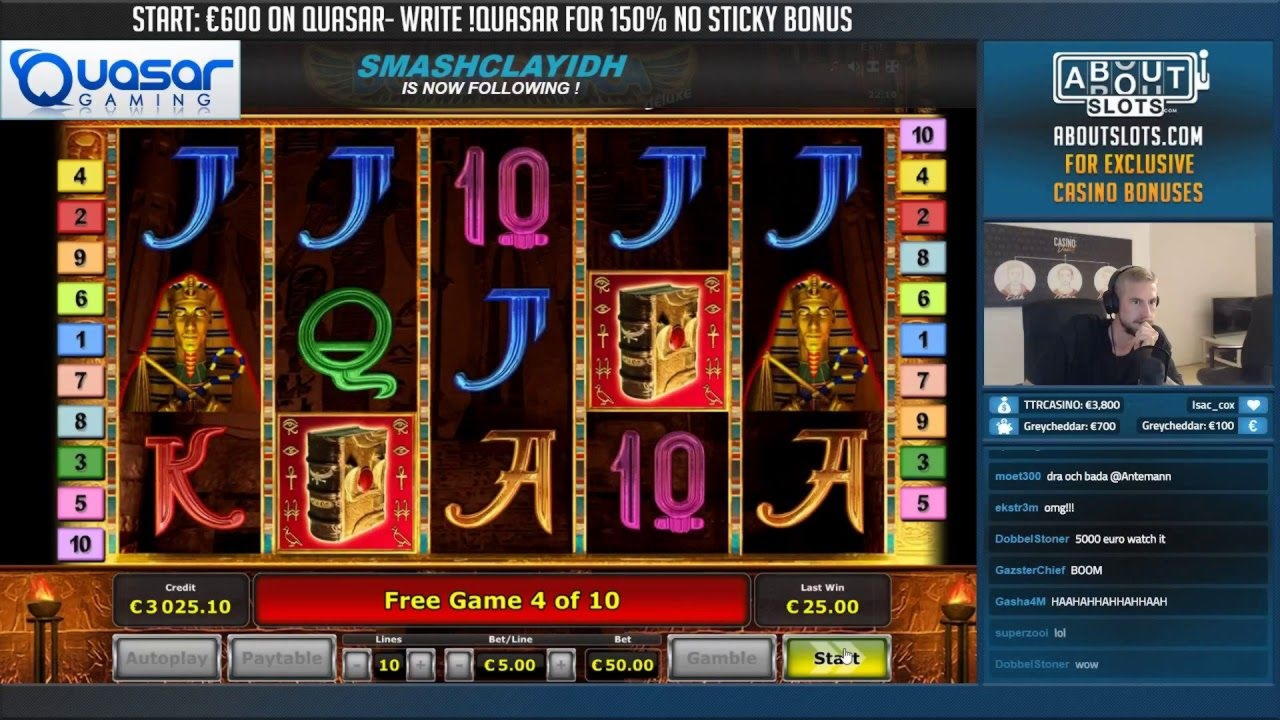Click the Quasar Gaming logo
Image resolution: width=1280 pixels, height=720 pixels.
coord(121,80)
